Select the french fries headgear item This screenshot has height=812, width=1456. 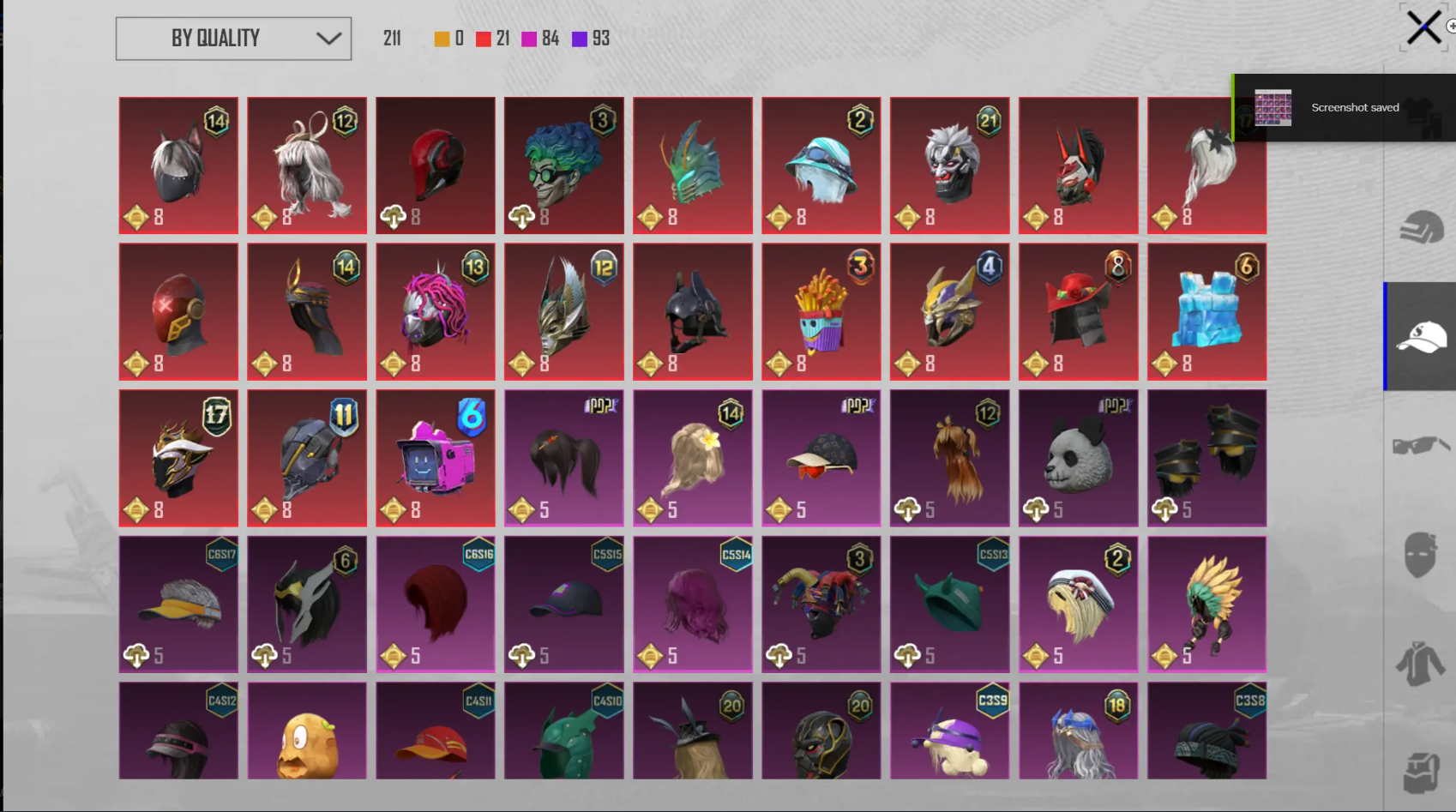821,311
